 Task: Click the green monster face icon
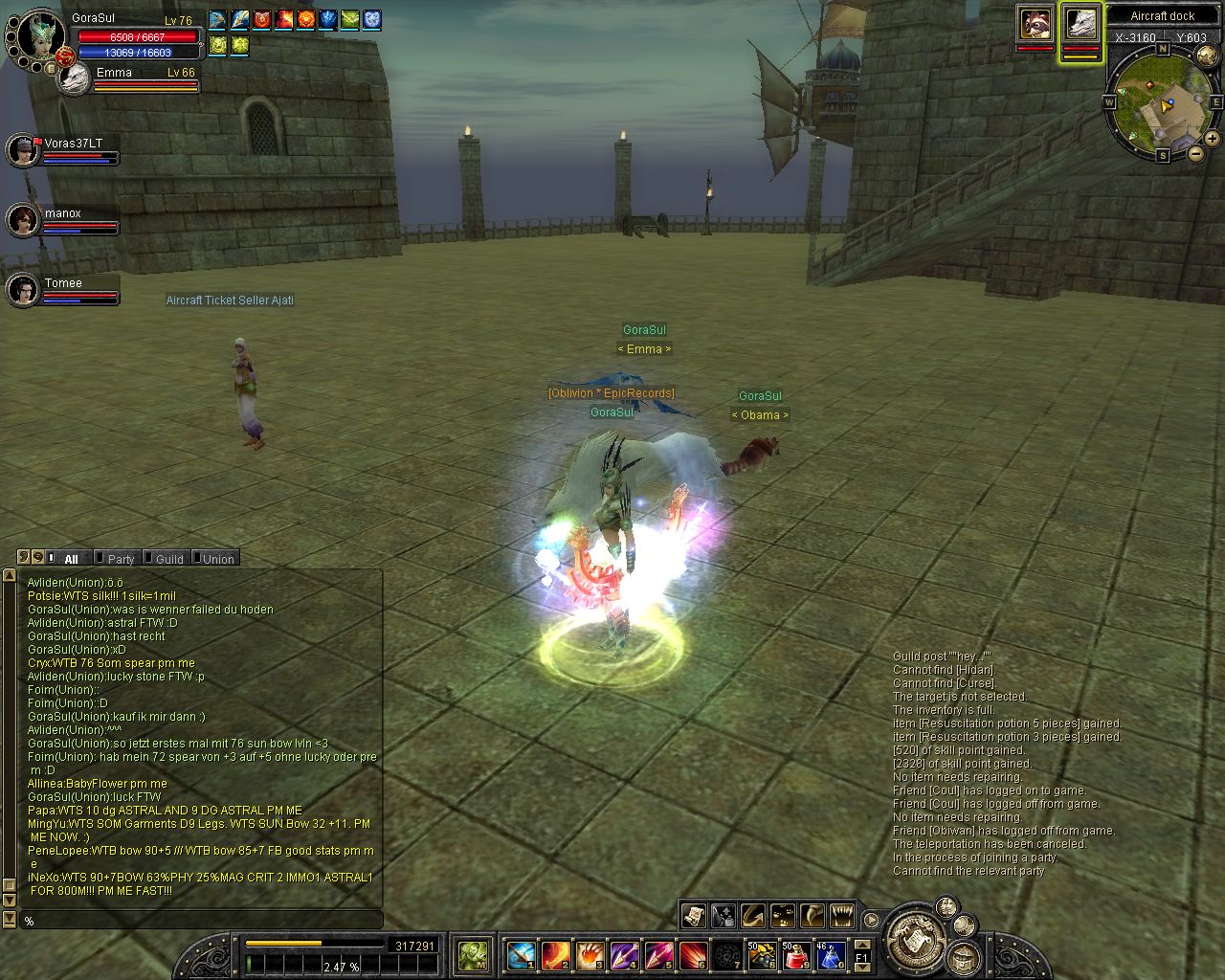coord(473,954)
